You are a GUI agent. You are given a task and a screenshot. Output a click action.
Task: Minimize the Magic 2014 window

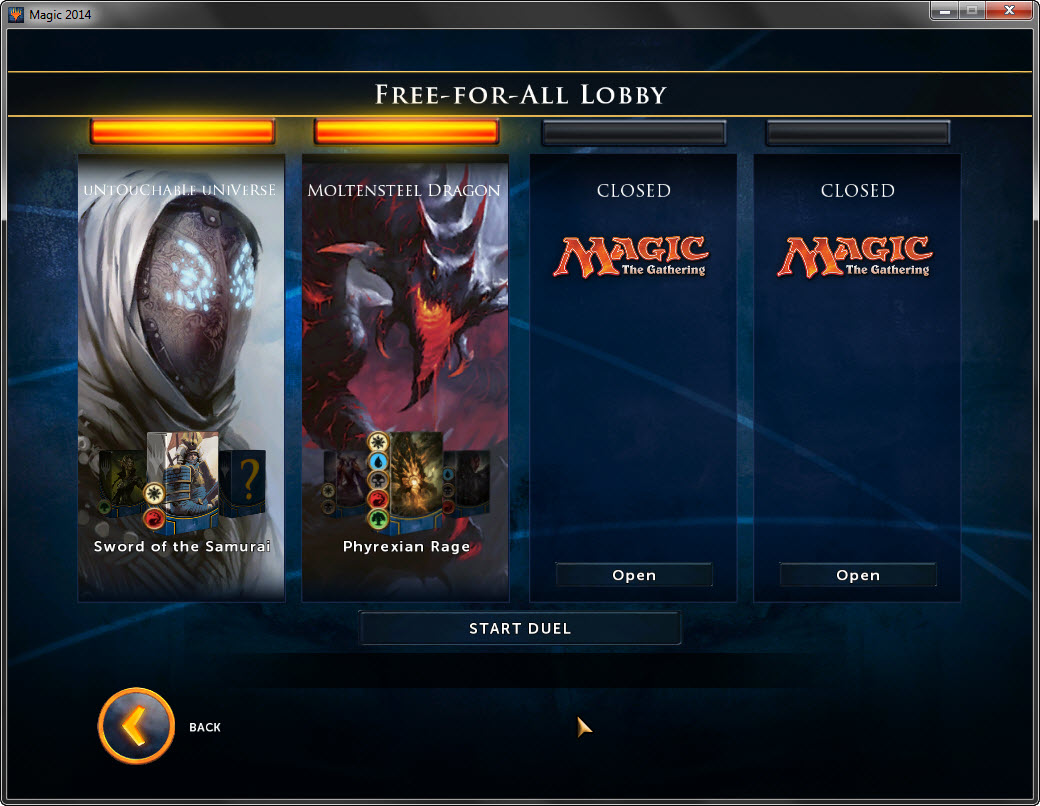(x=944, y=11)
